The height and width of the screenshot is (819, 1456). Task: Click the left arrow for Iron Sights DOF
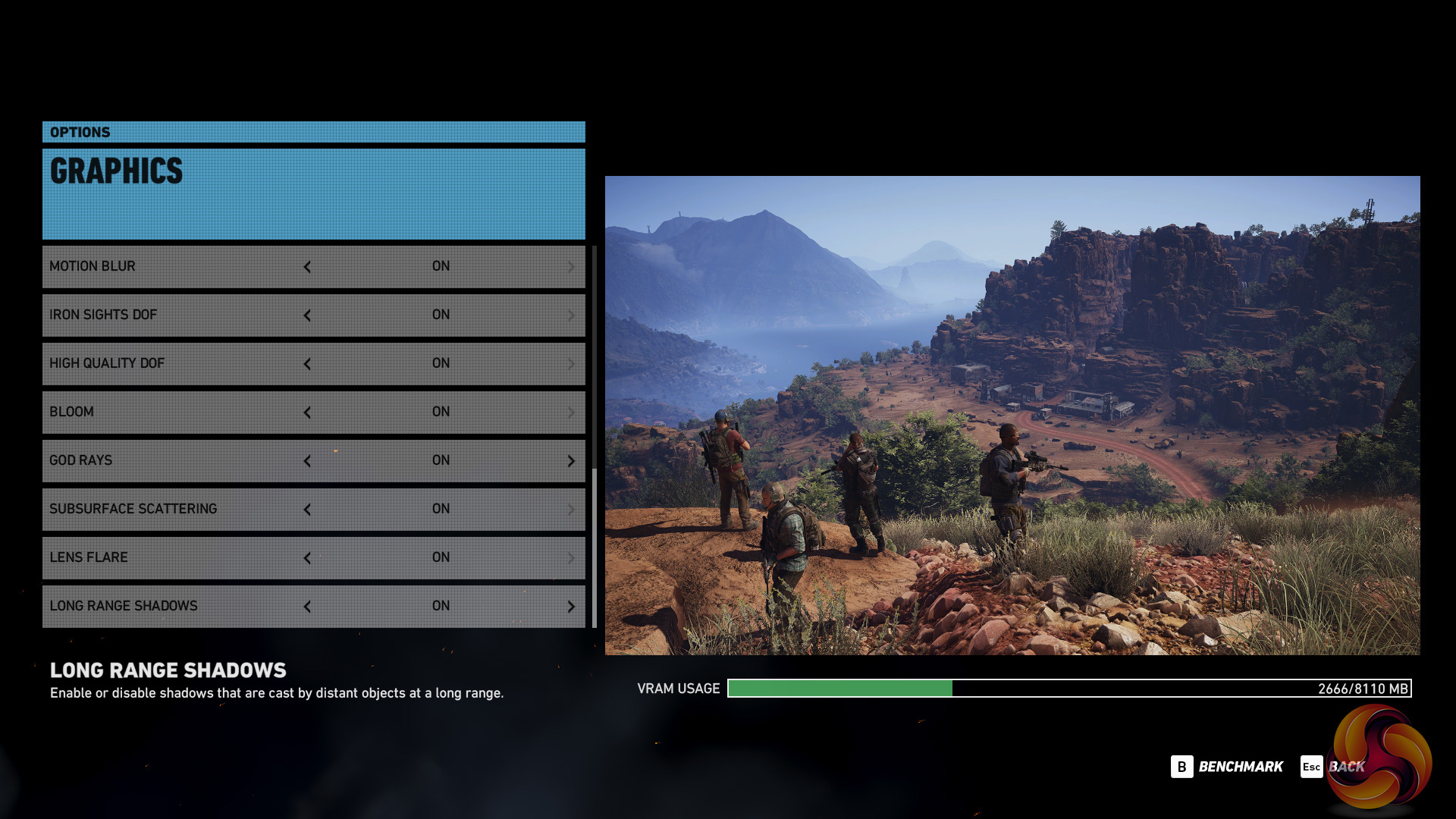307,315
